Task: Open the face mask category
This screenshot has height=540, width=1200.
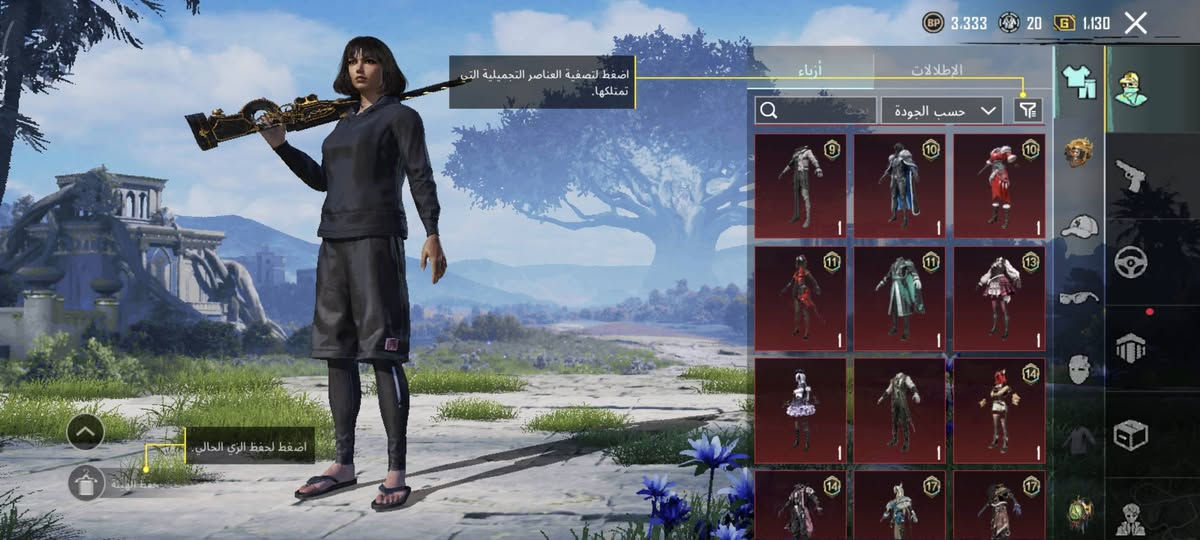Action: (x=1079, y=369)
